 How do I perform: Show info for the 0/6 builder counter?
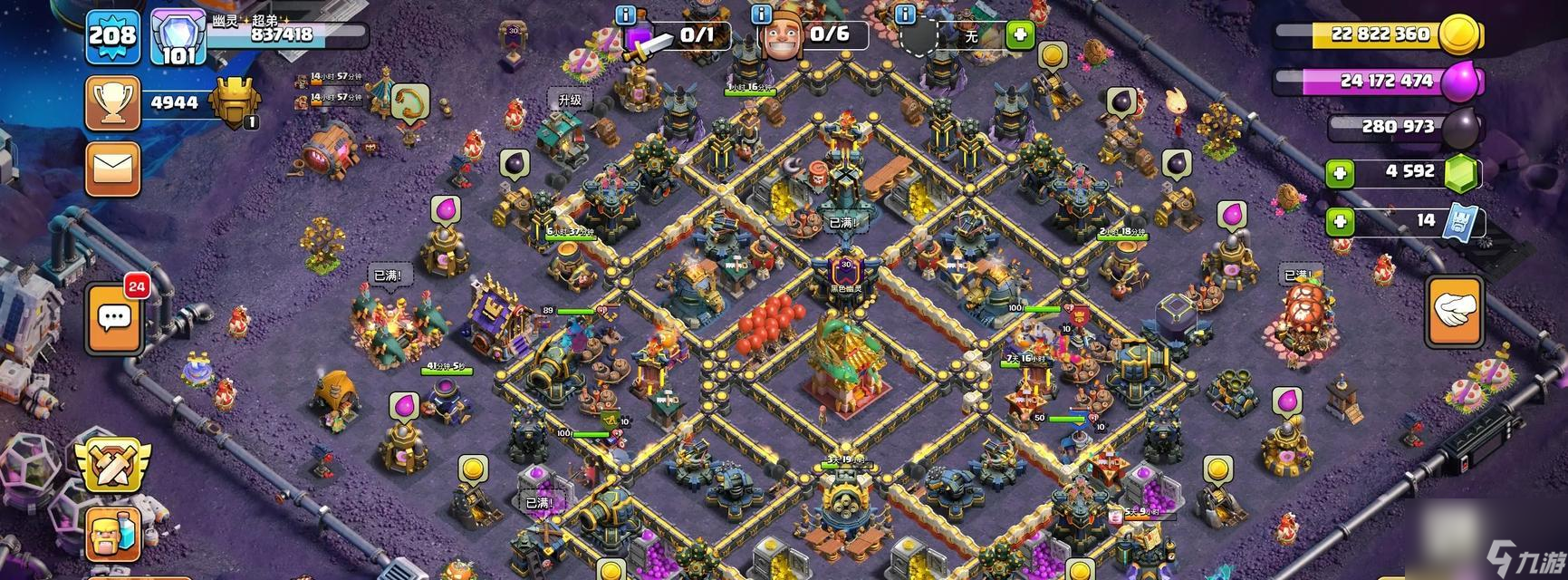762,15
